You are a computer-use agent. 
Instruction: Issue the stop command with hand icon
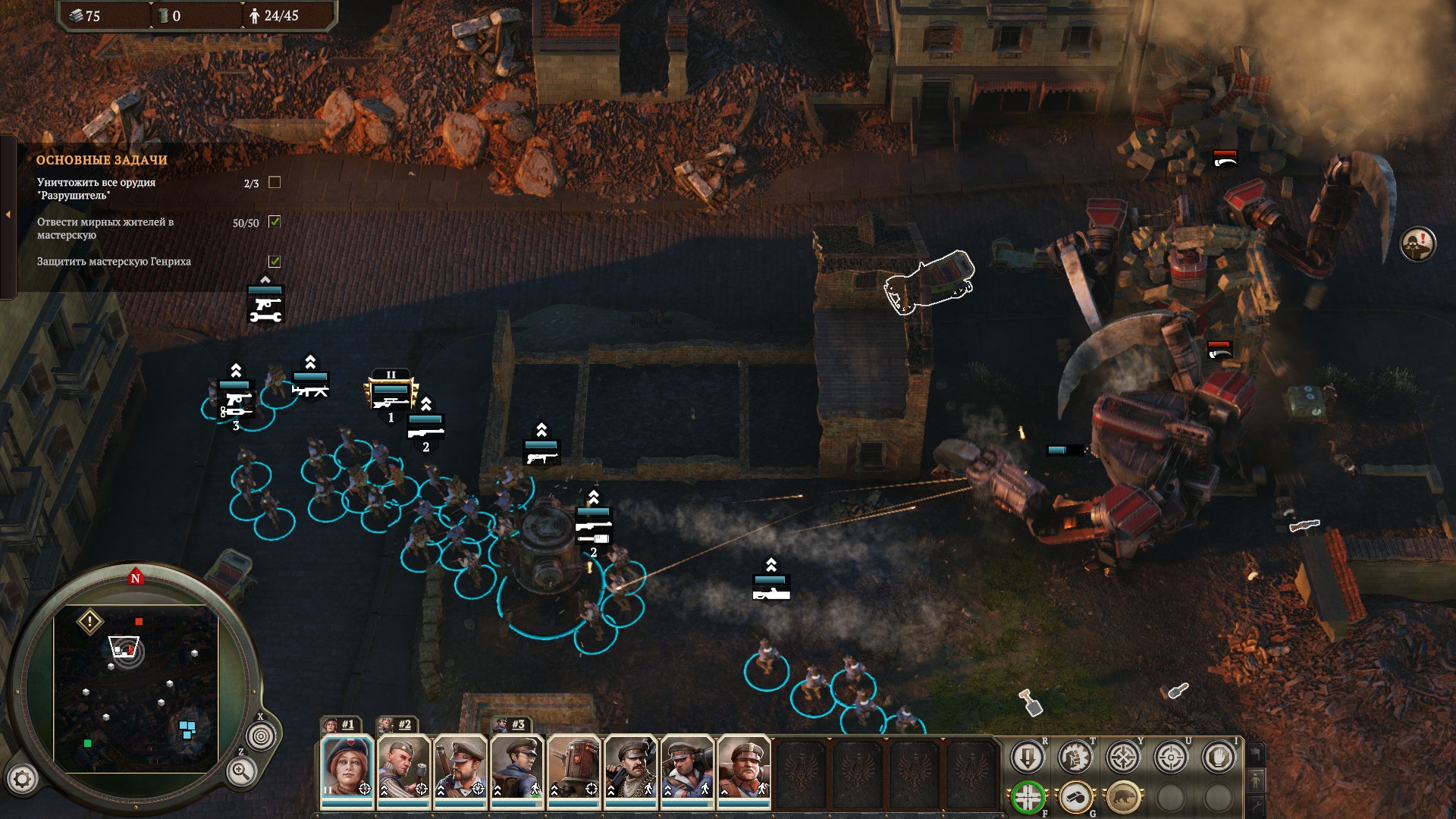[x=1219, y=758]
